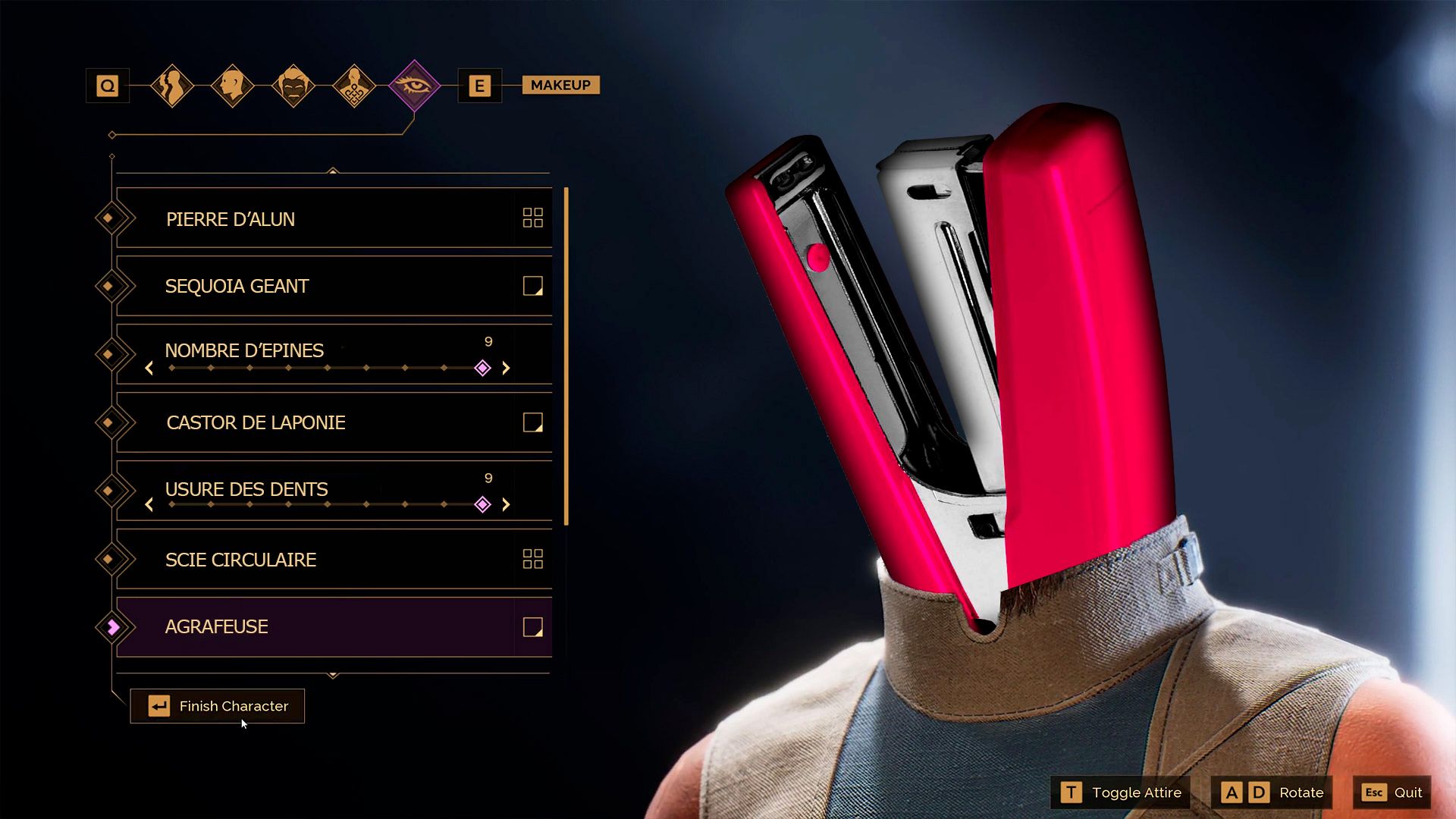The image size is (1456, 819).
Task: Click the options list vertical scrollbar
Action: pyautogui.click(x=566, y=356)
